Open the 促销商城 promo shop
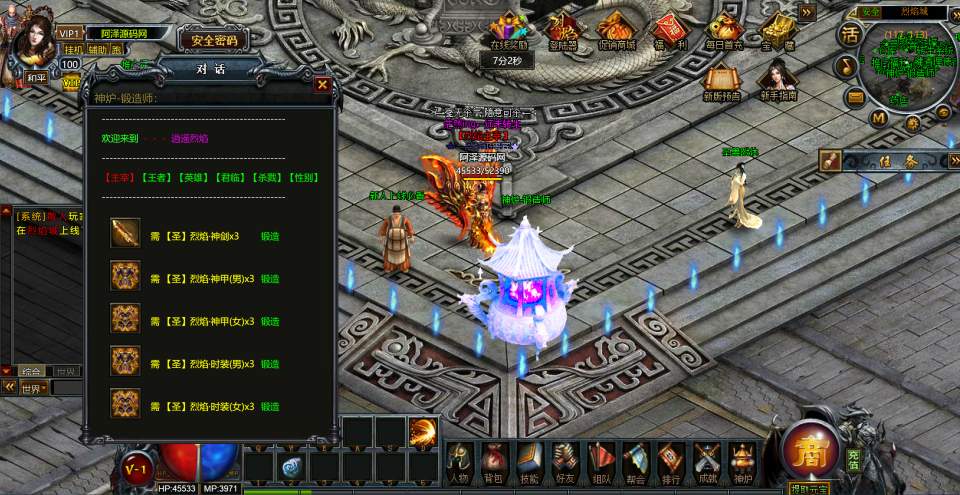 point(616,30)
